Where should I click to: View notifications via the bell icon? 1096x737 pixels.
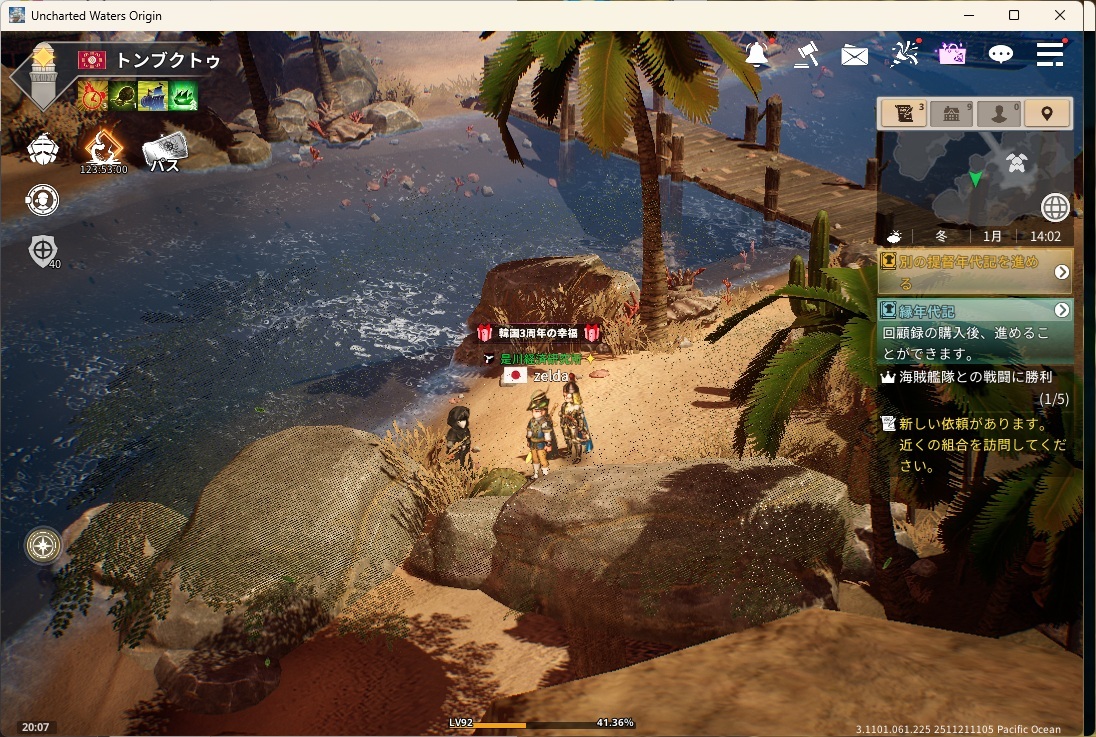[x=758, y=54]
